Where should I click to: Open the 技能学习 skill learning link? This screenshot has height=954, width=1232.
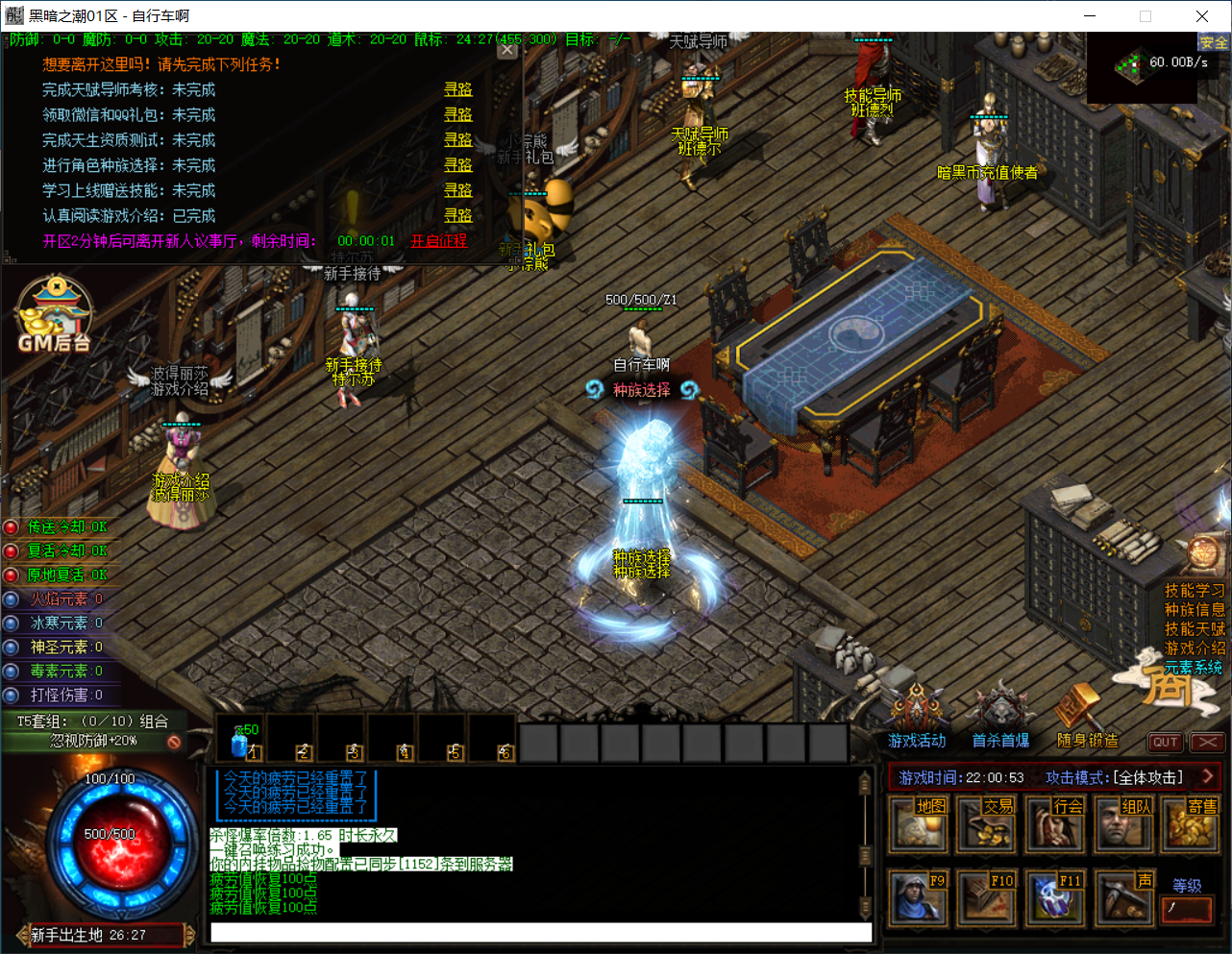coord(1195,591)
